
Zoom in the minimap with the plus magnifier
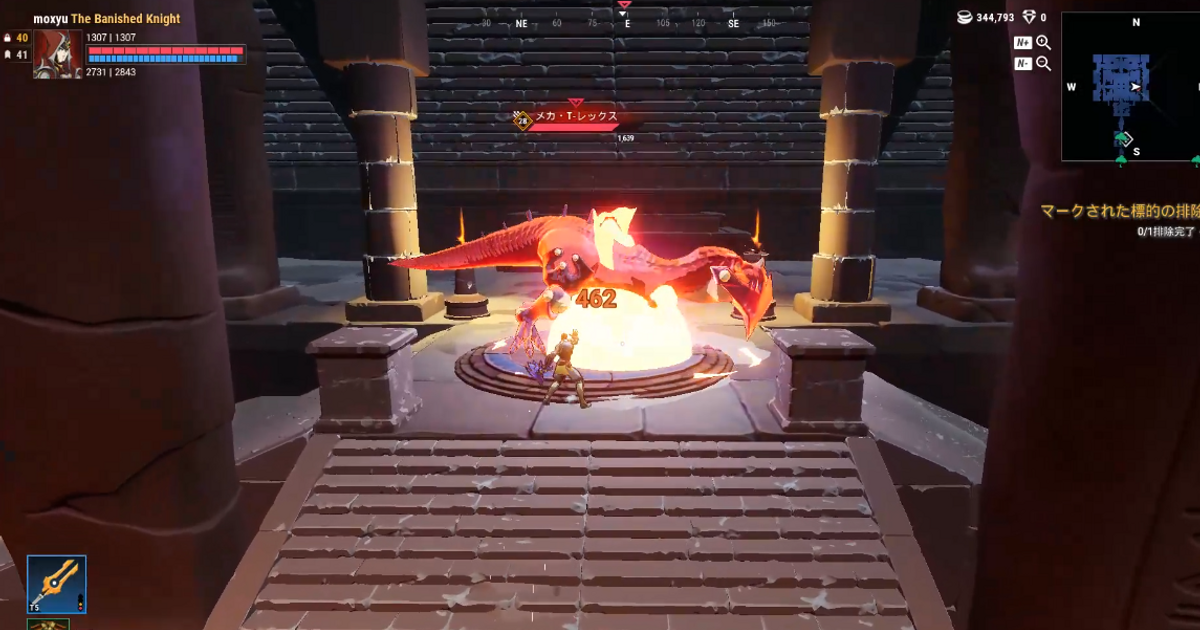tap(1043, 42)
